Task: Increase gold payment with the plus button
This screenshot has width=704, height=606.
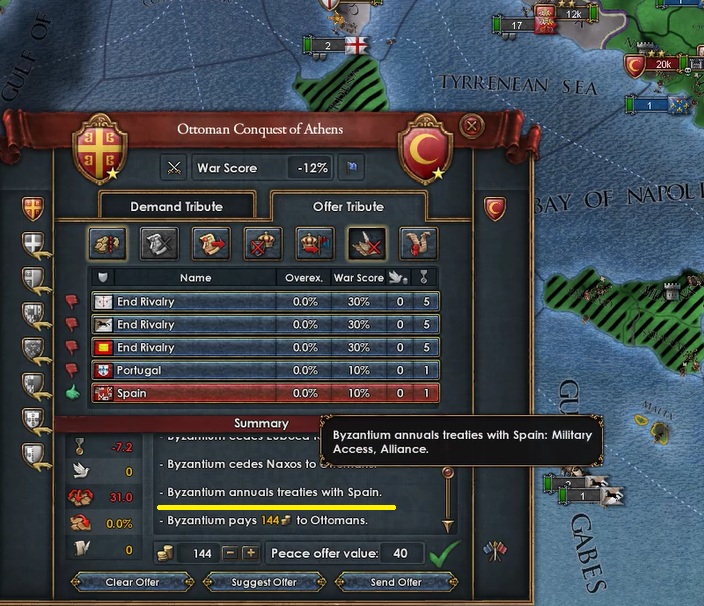Action: point(250,553)
